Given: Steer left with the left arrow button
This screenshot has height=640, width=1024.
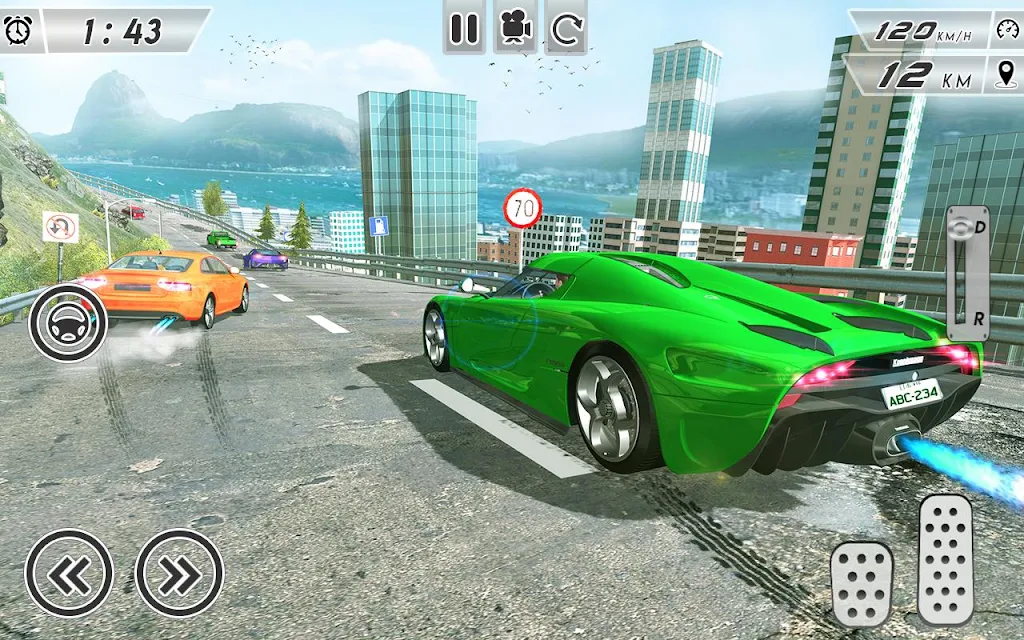Looking at the screenshot, I should point(69,573).
